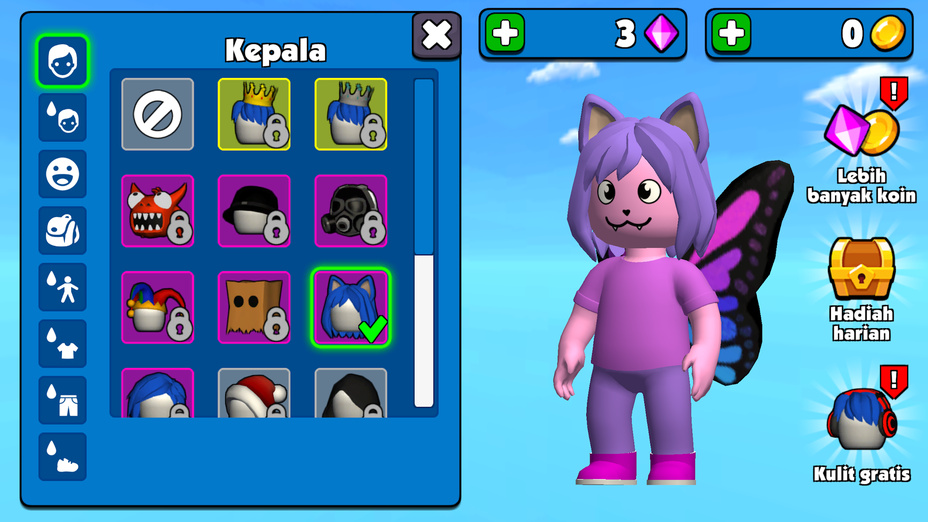Add more gold coins
The width and height of the screenshot is (928, 522).
coord(731,34)
